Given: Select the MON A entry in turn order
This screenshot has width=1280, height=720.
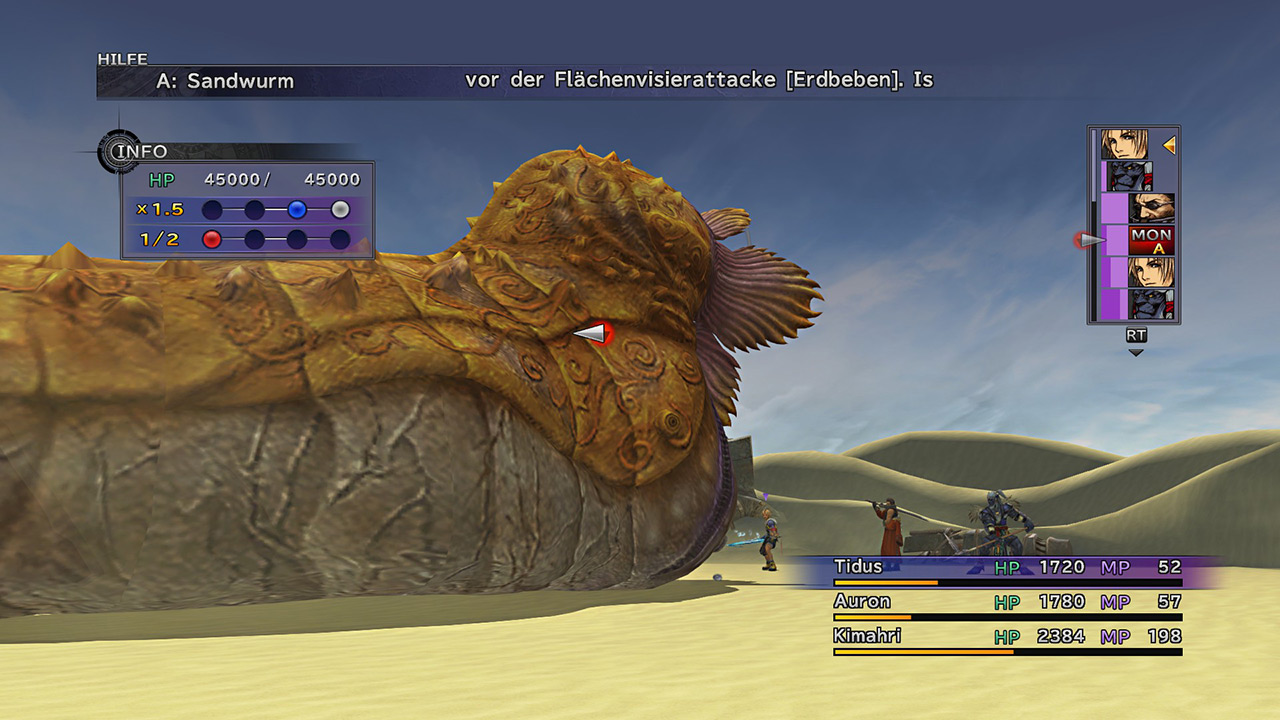Looking at the screenshot, I should point(1151,240).
